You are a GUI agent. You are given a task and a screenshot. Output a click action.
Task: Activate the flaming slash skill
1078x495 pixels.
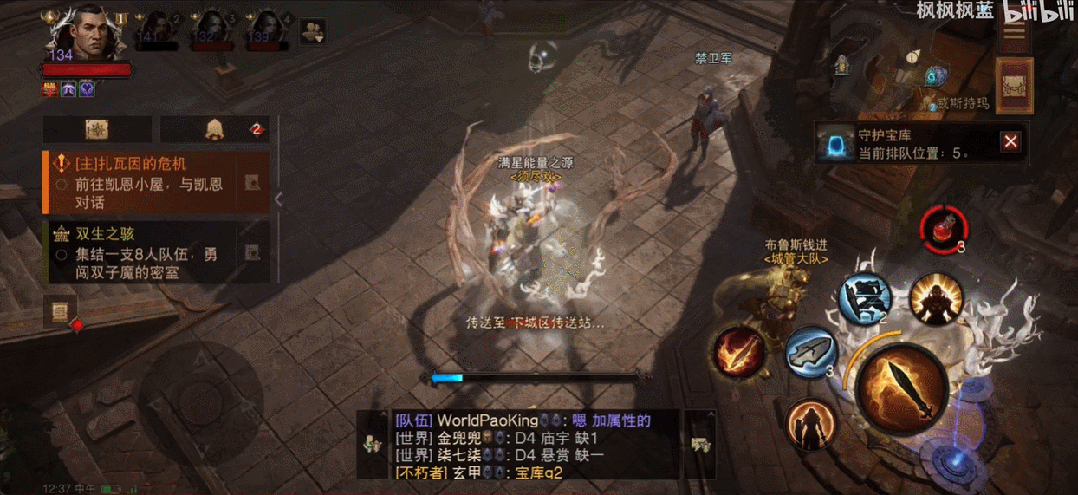[739, 352]
